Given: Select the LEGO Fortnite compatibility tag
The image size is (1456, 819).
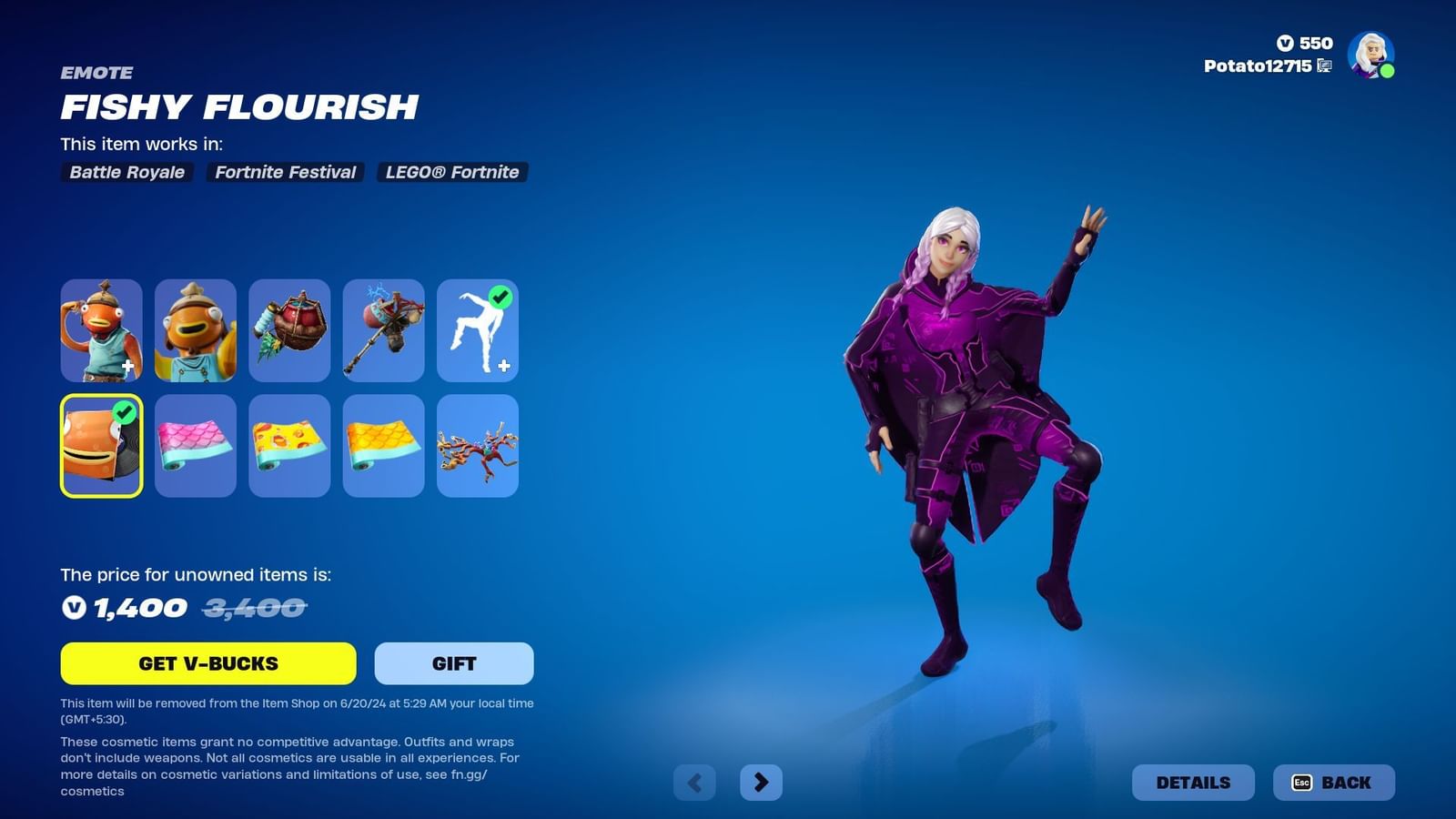Looking at the screenshot, I should tap(452, 172).
